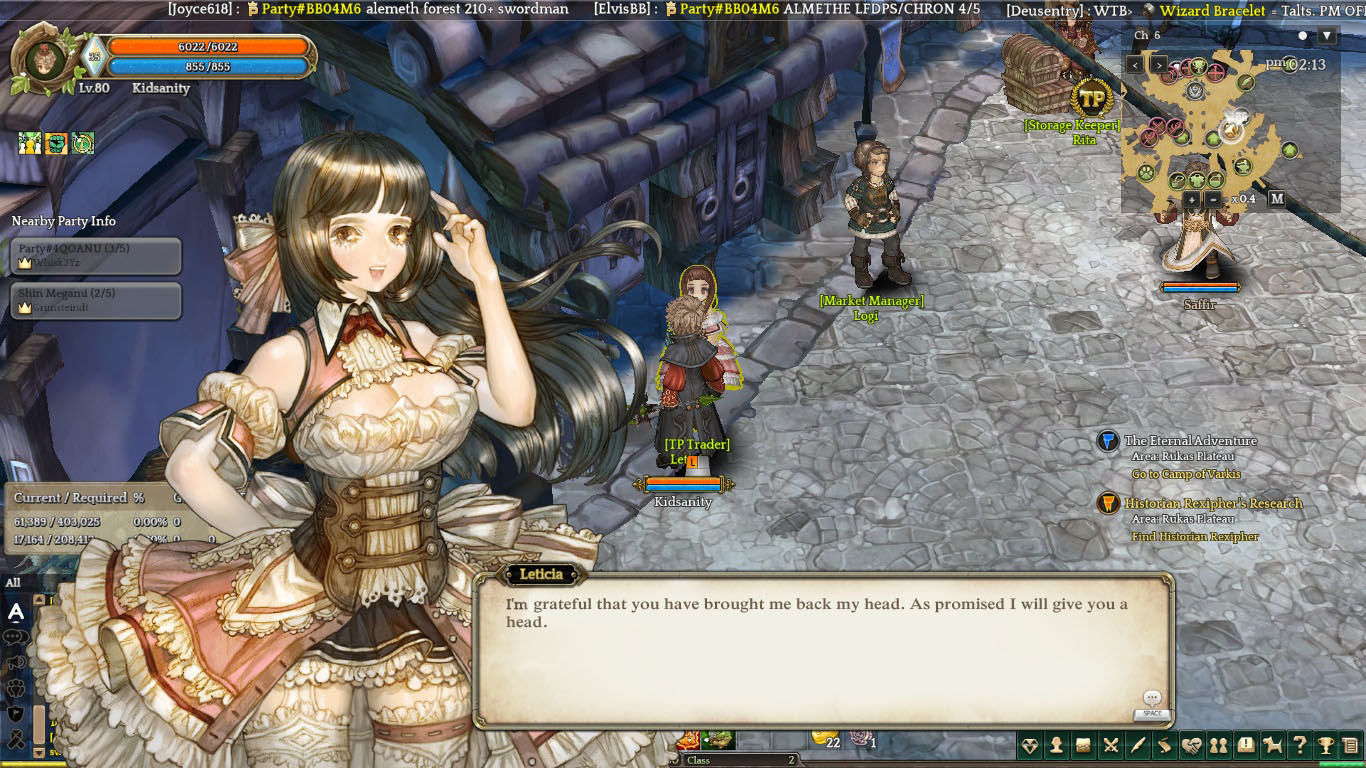Zoom out the minimap with the minus button
This screenshot has width=1366, height=768.
[x=1213, y=199]
